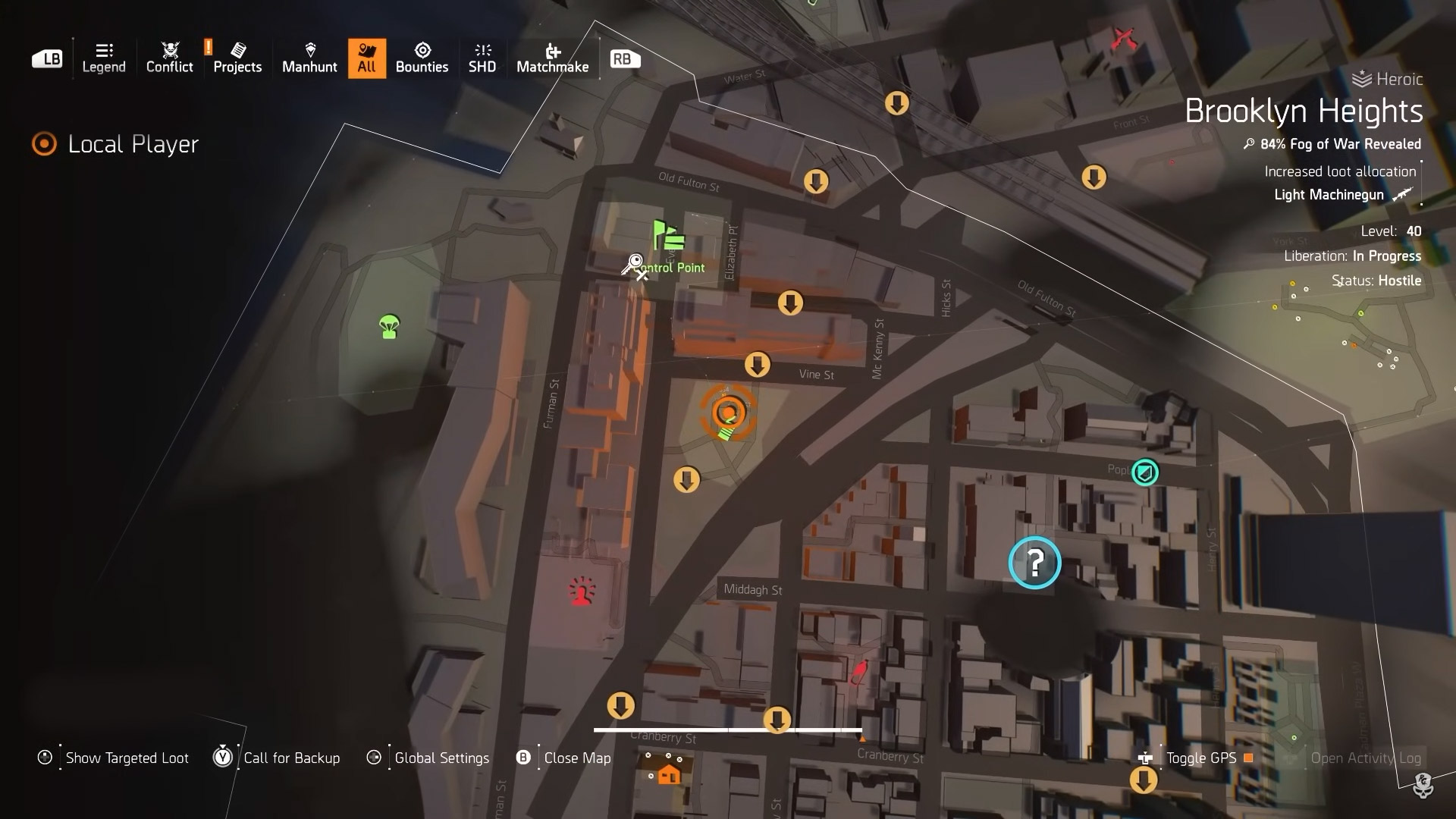Click the loot arrow icon on Vine St

(x=758, y=365)
